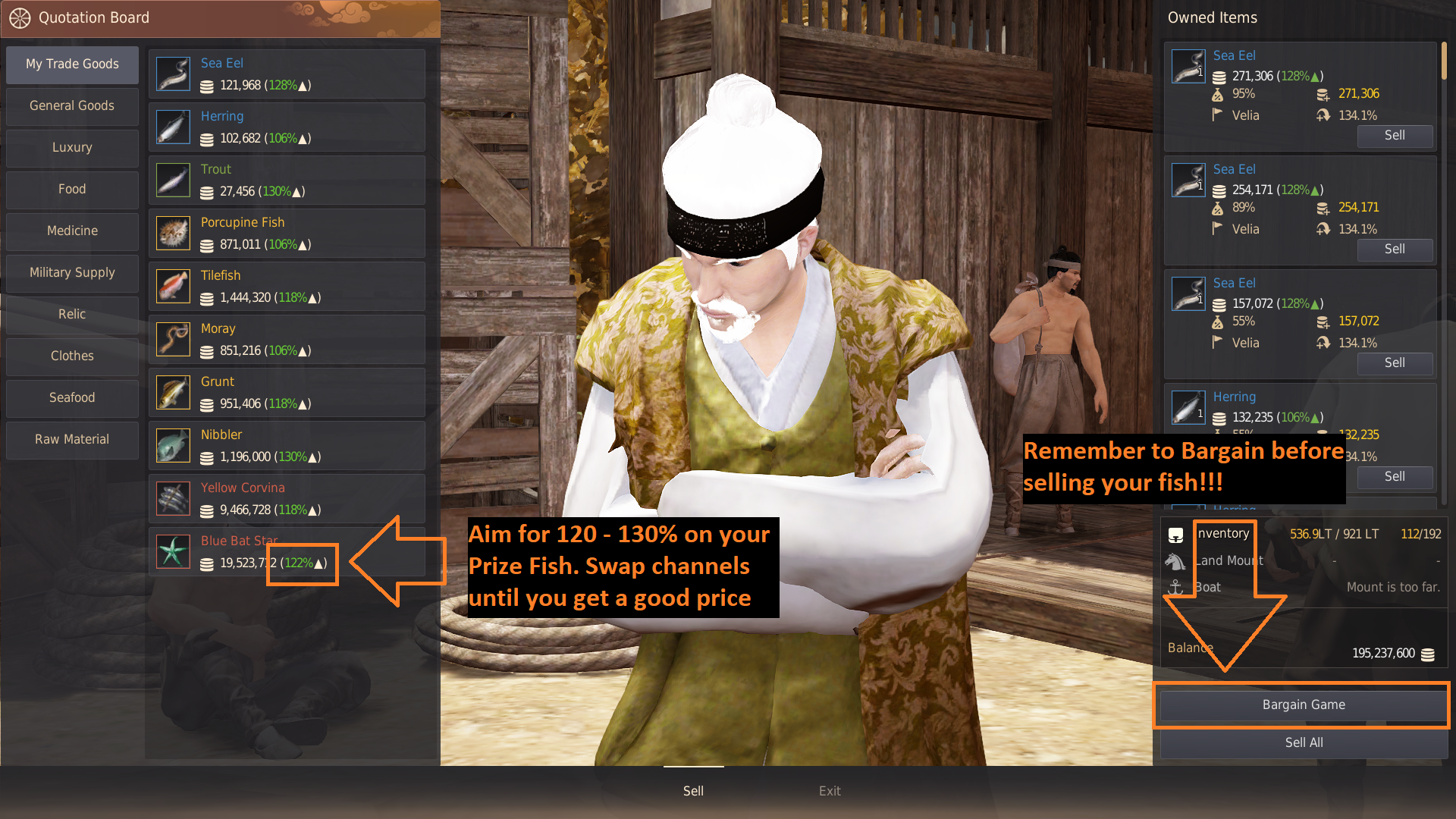Click the Trout fish icon
1456x819 pixels.
pos(173,180)
